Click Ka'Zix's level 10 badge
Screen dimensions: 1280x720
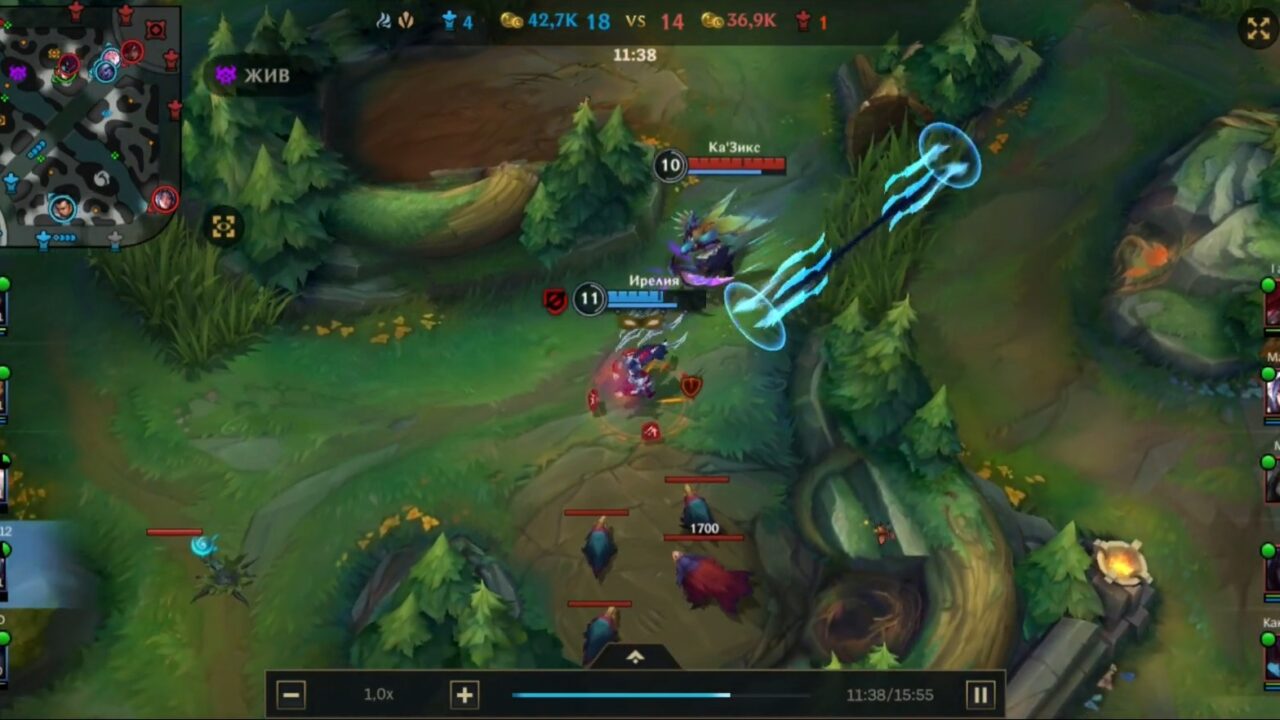click(672, 163)
